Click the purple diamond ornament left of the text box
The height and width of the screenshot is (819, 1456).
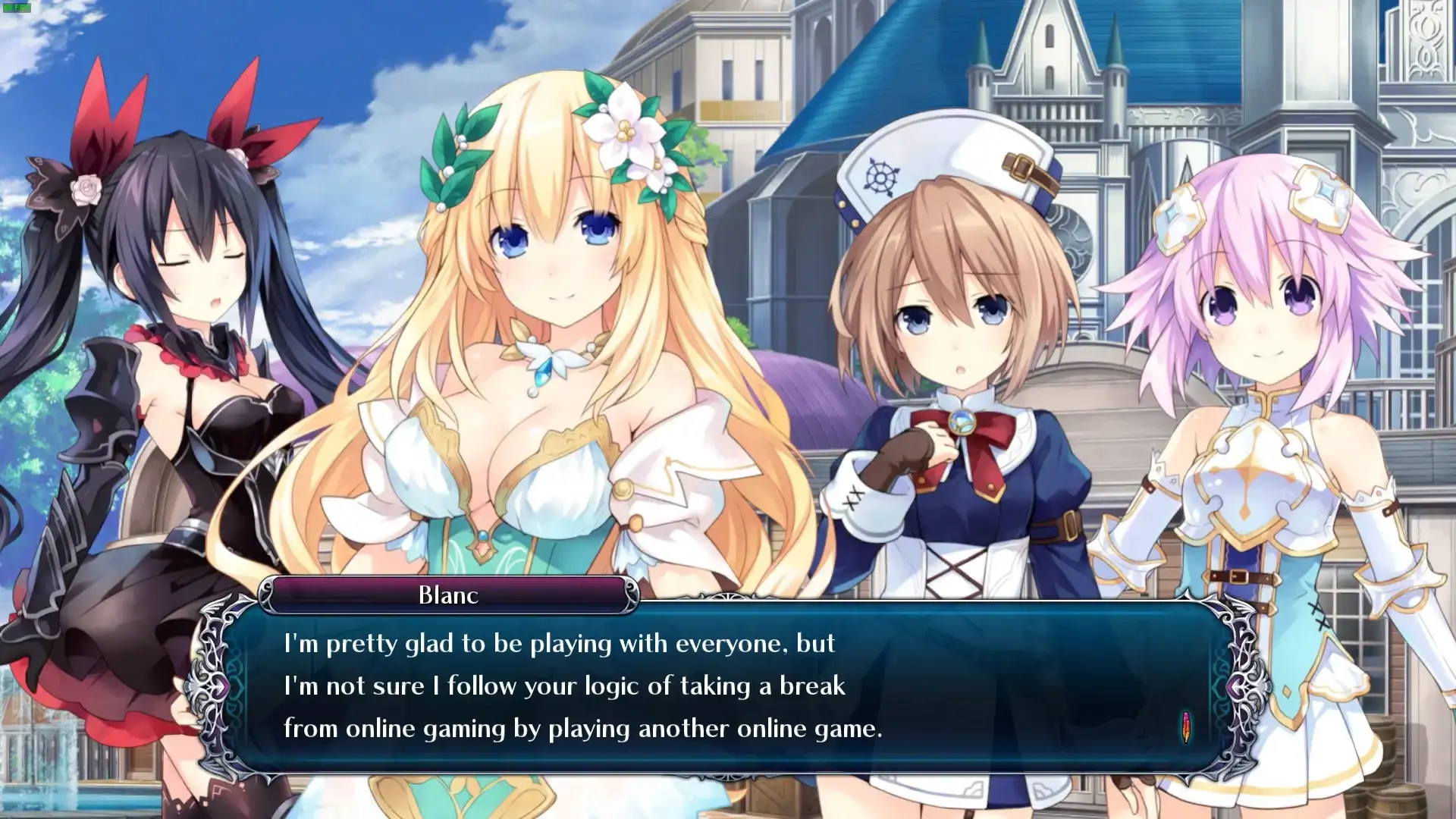coord(220,685)
